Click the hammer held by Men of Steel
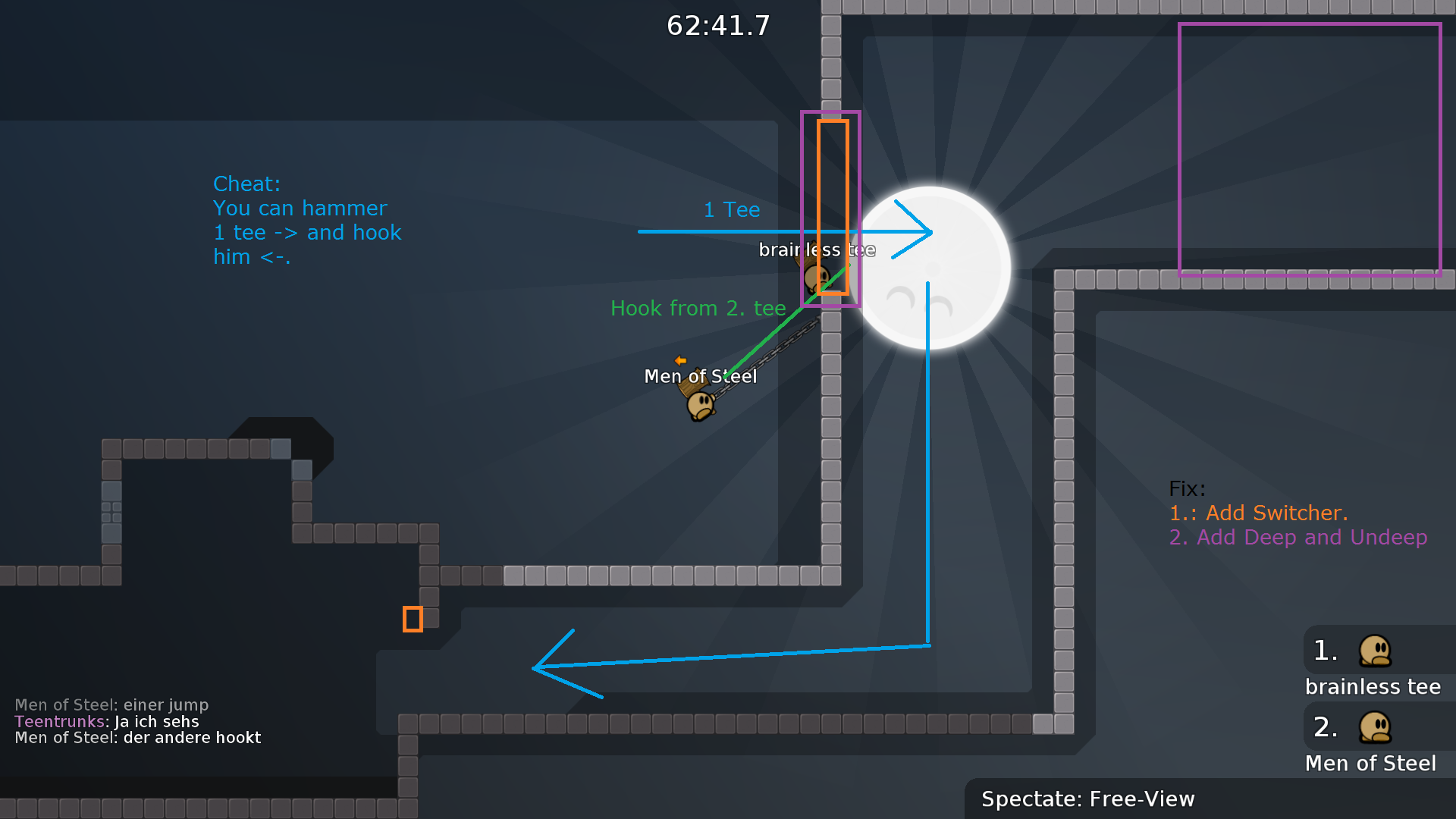The width and height of the screenshot is (1456, 819). tap(694, 383)
